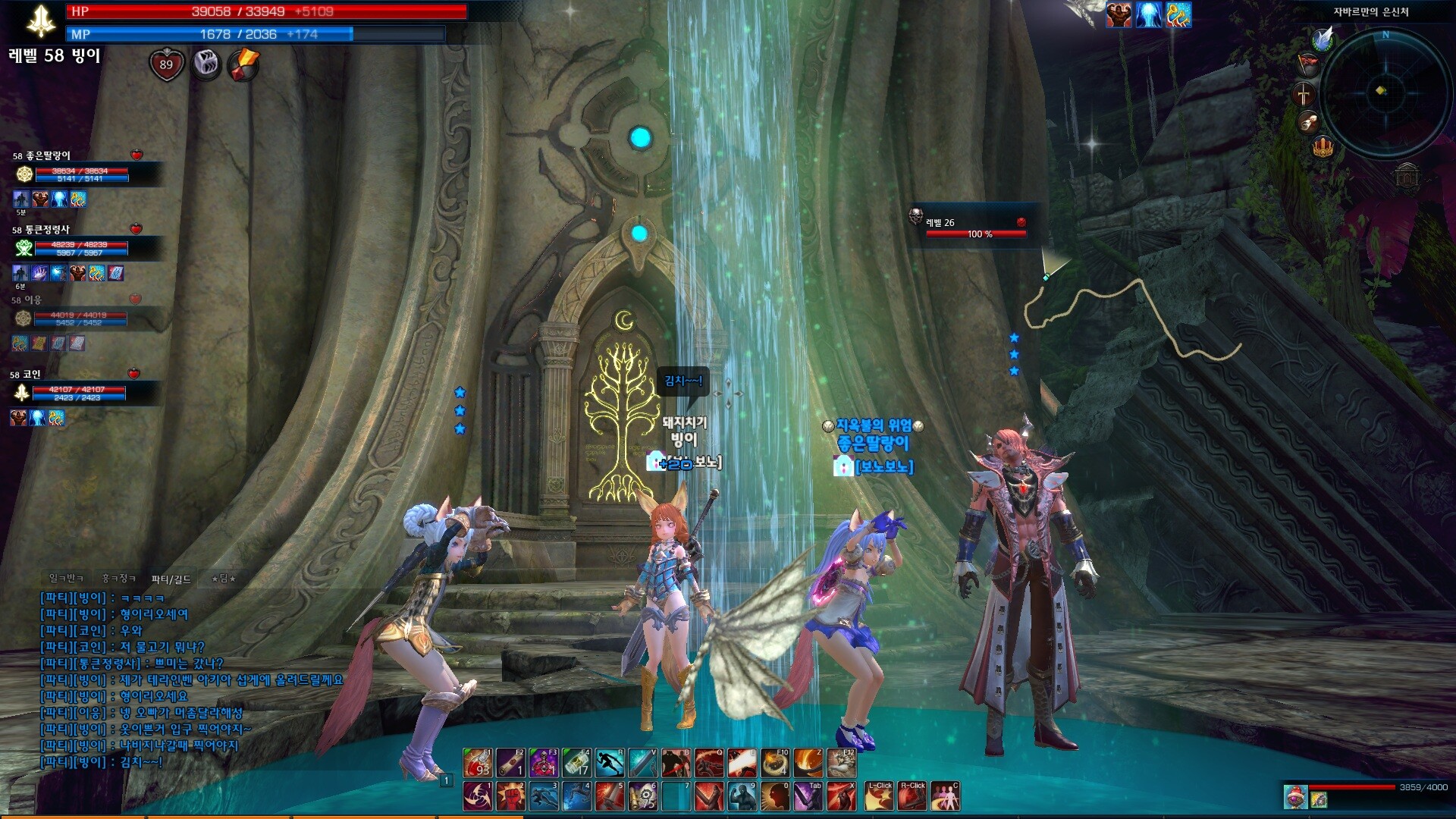Select the skill bound to L-Click
The width and height of the screenshot is (1456, 819).
tap(880, 796)
